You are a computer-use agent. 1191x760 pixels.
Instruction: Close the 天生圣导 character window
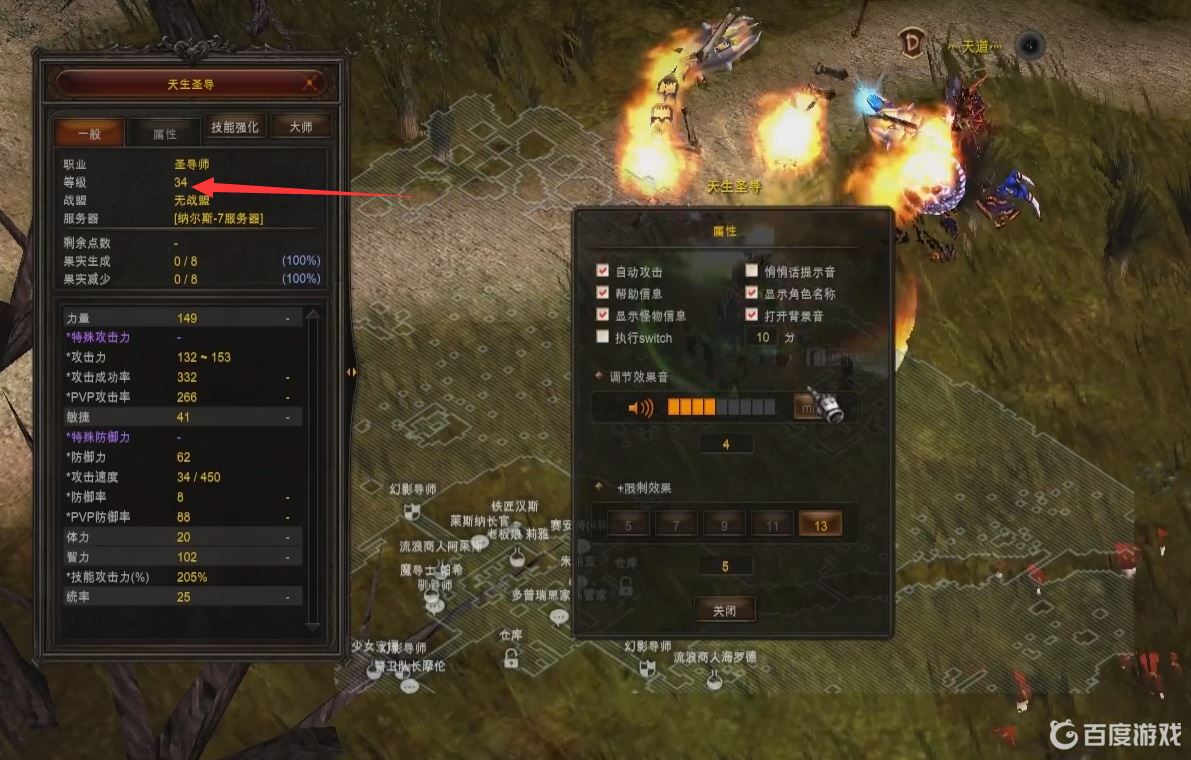[x=311, y=84]
